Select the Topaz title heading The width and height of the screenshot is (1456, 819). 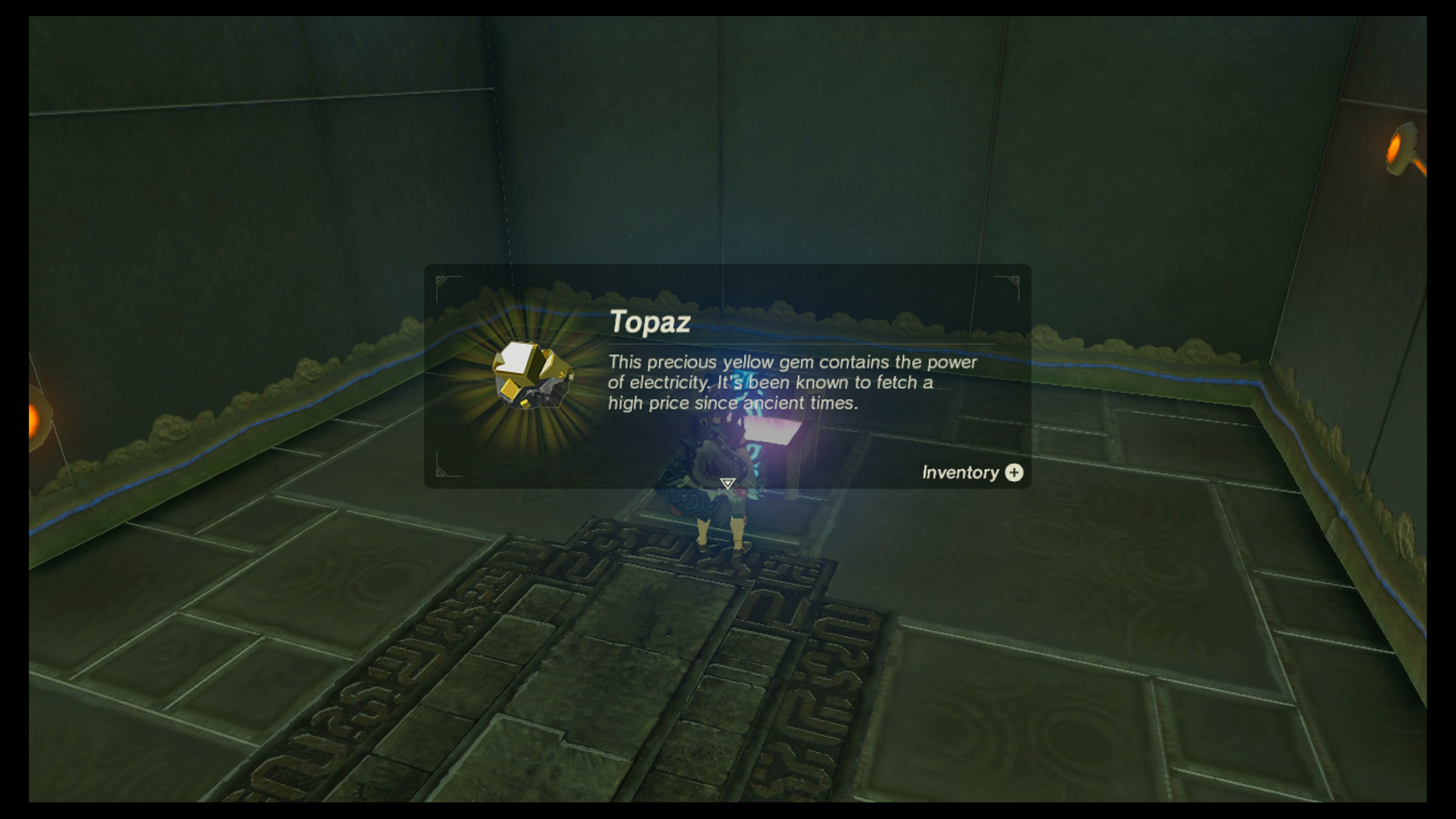point(650,322)
